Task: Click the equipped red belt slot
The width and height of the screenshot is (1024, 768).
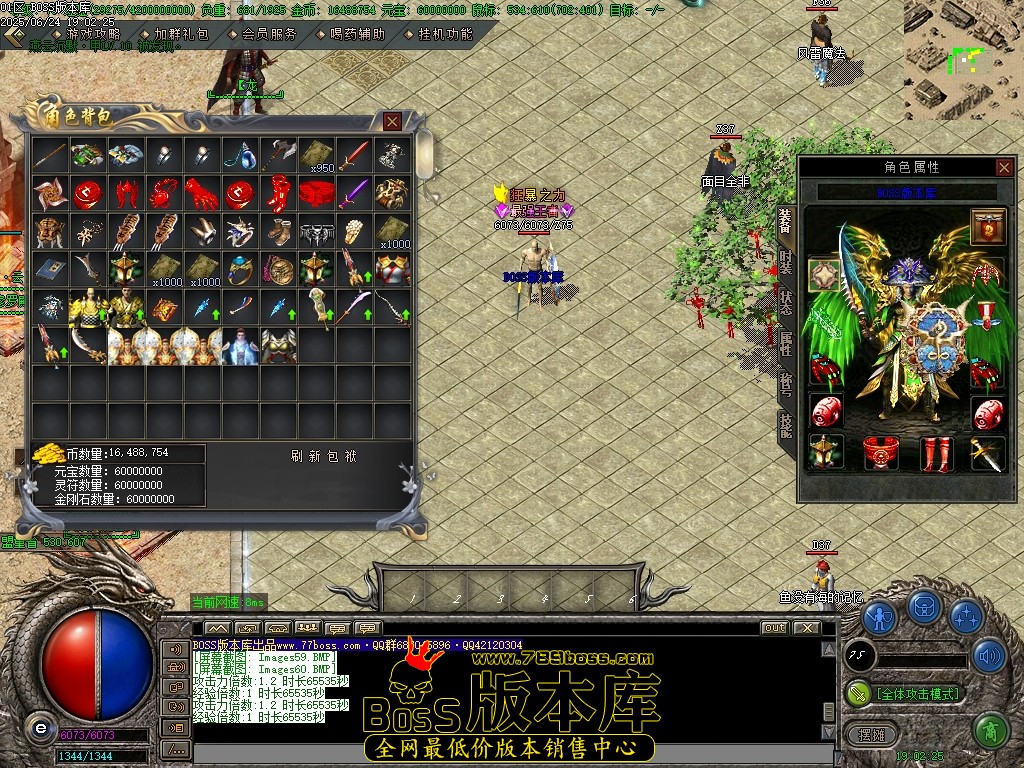Action: click(881, 453)
